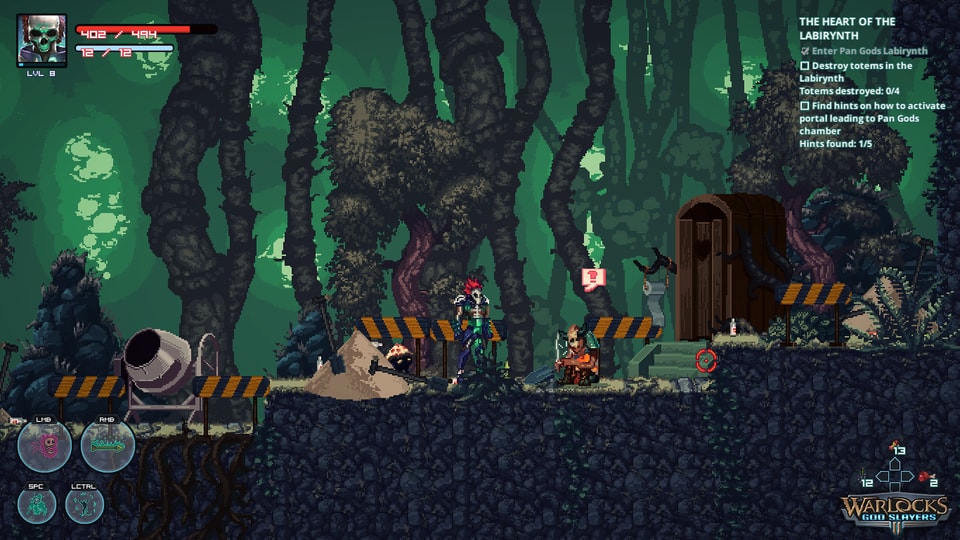This screenshot has width=960, height=540.
Task: Activate the pink skull LMB ability
Action: pyautogui.click(x=44, y=446)
